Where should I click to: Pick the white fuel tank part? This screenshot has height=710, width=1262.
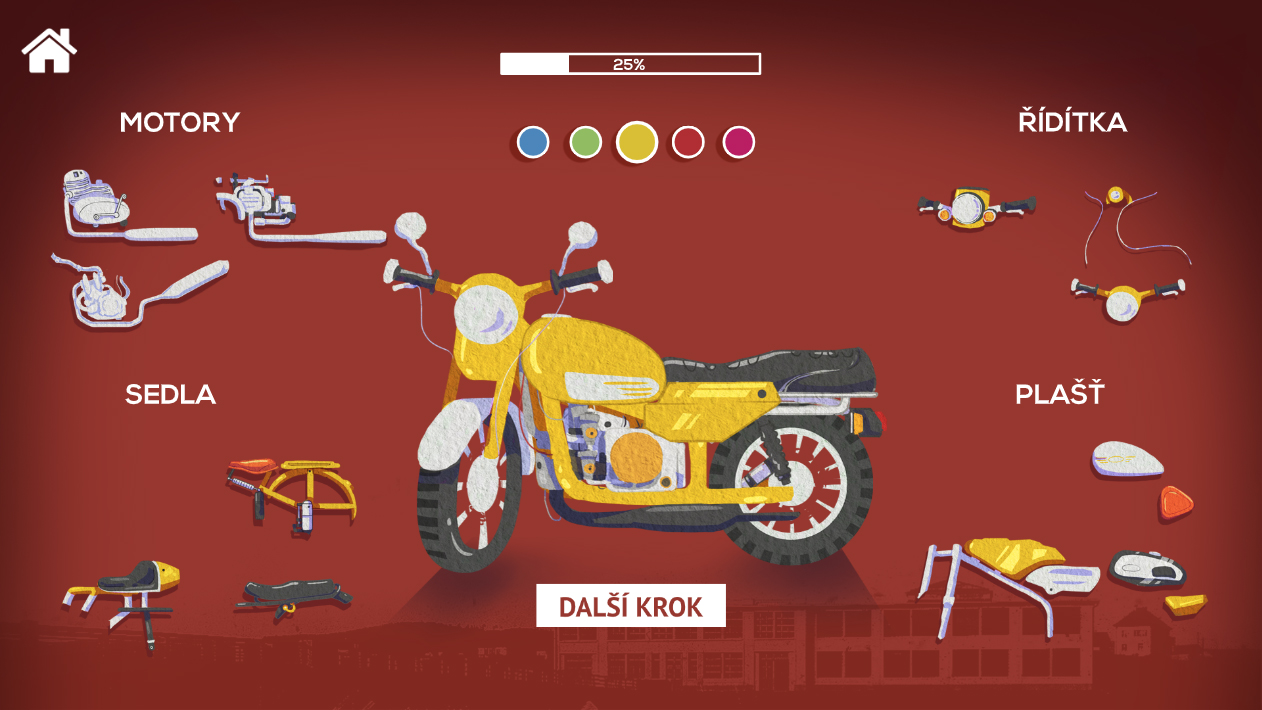pyautogui.click(x=1128, y=460)
